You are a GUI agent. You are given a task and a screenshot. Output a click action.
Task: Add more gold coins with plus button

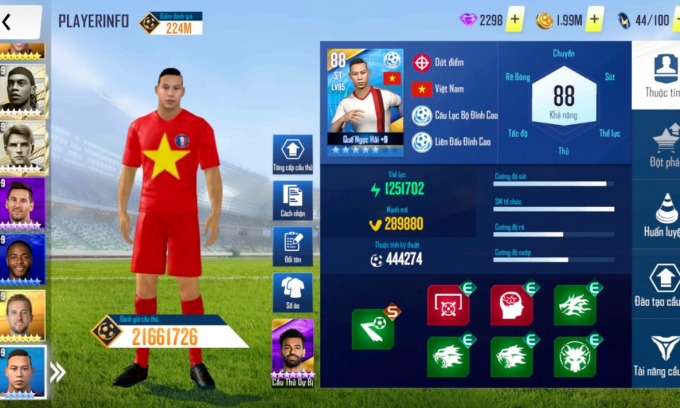594,20
